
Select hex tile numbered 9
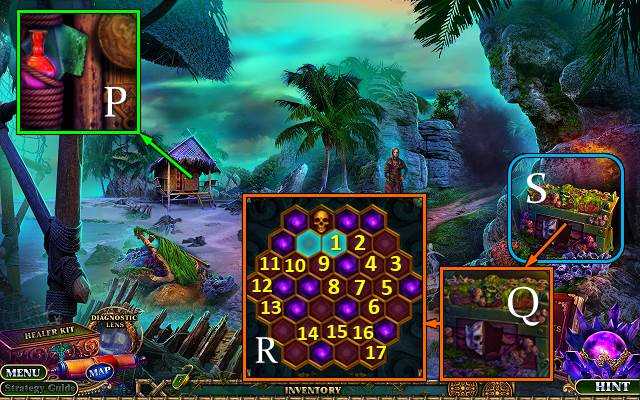(x=323, y=264)
